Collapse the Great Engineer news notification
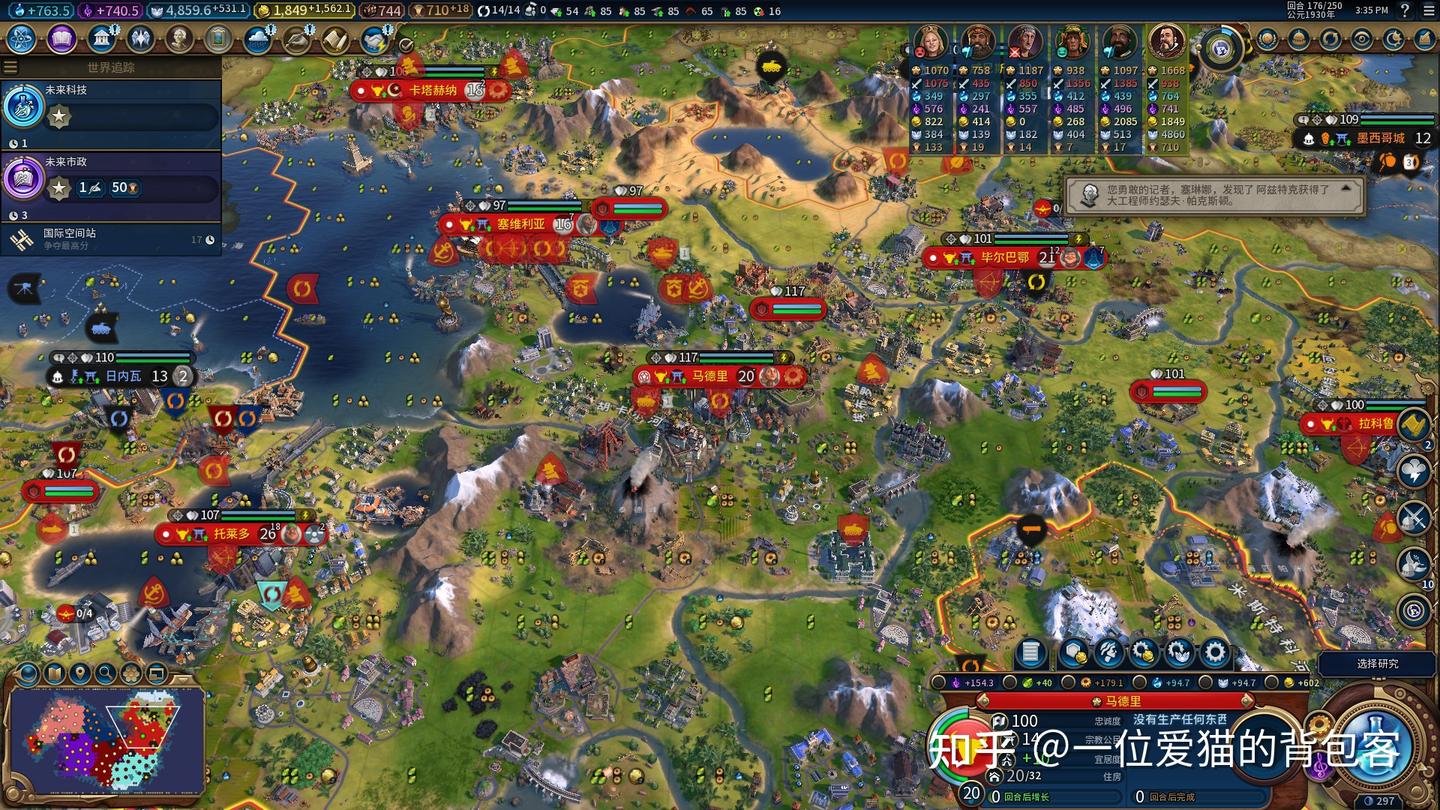 pos(1346,186)
